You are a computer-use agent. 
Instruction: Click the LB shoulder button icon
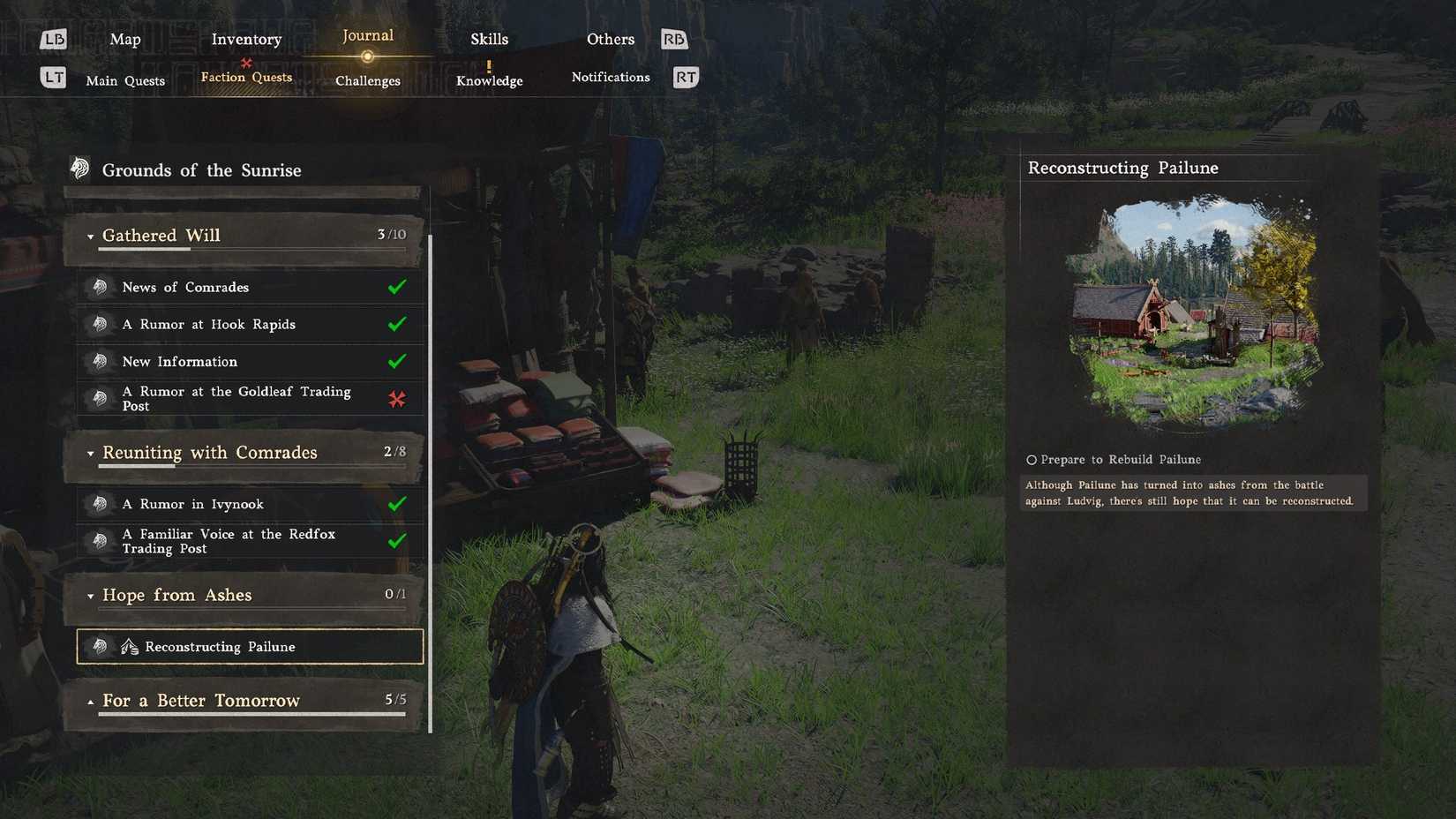click(54, 39)
